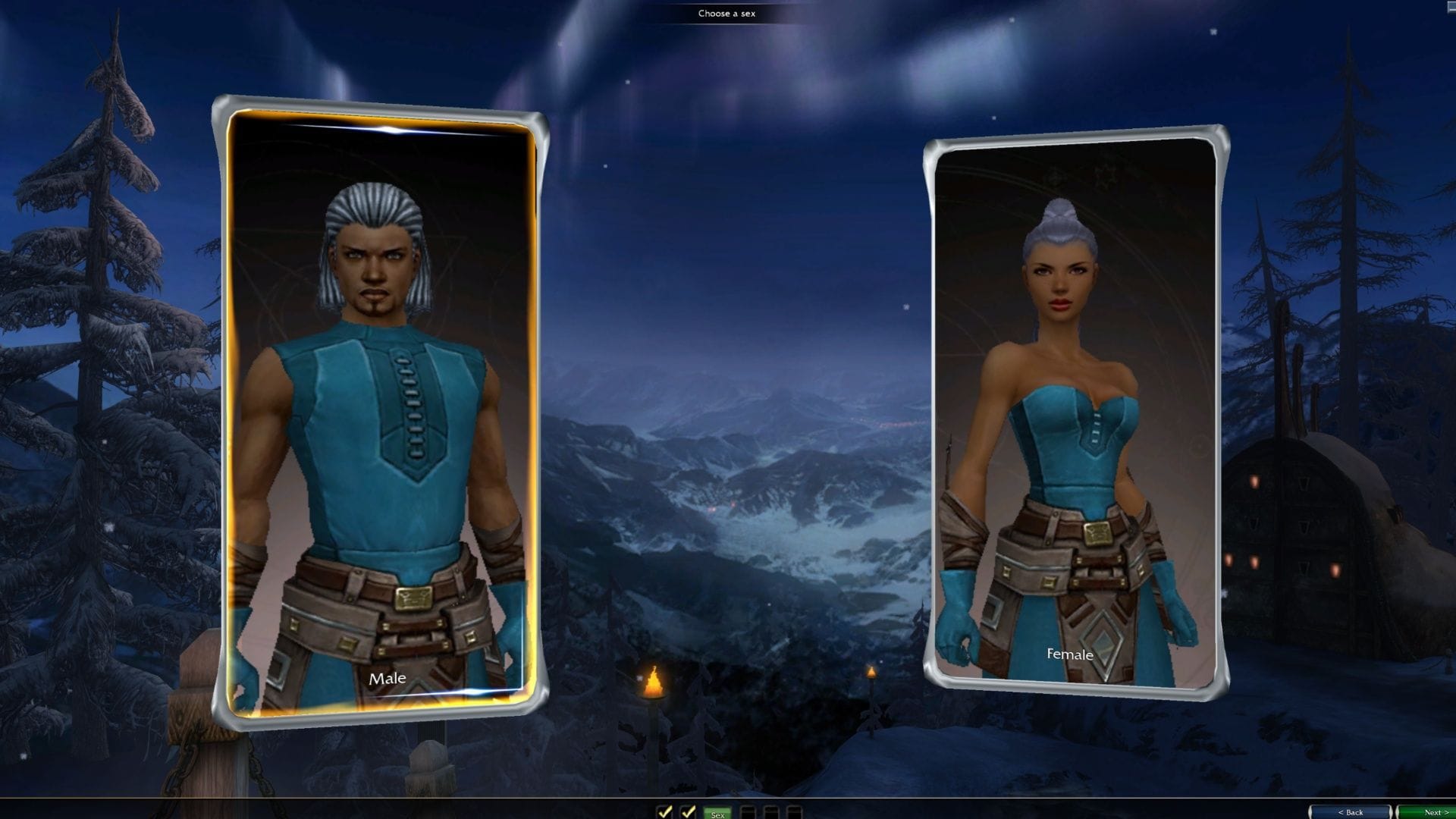The width and height of the screenshot is (1456, 819).
Task: Click the step progress bar at the bottom
Action: tap(730, 811)
